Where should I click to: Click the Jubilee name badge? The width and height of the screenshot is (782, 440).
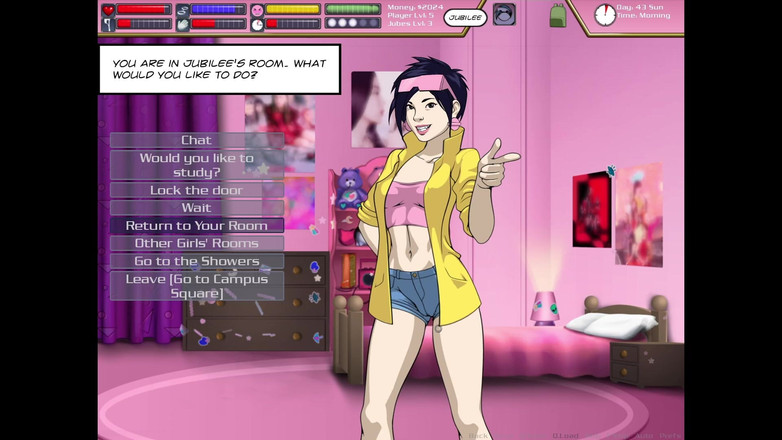tap(465, 17)
